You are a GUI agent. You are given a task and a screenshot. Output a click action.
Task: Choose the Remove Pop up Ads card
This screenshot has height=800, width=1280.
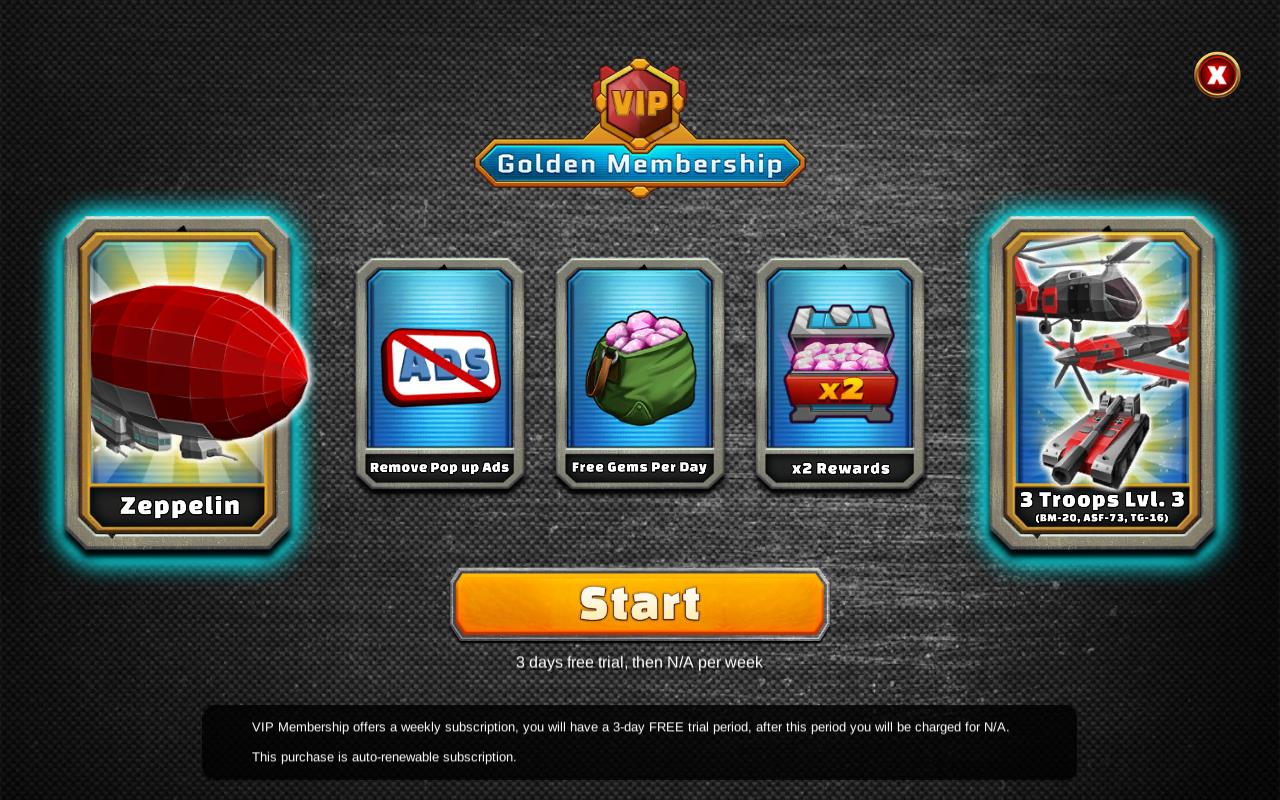[x=440, y=373]
